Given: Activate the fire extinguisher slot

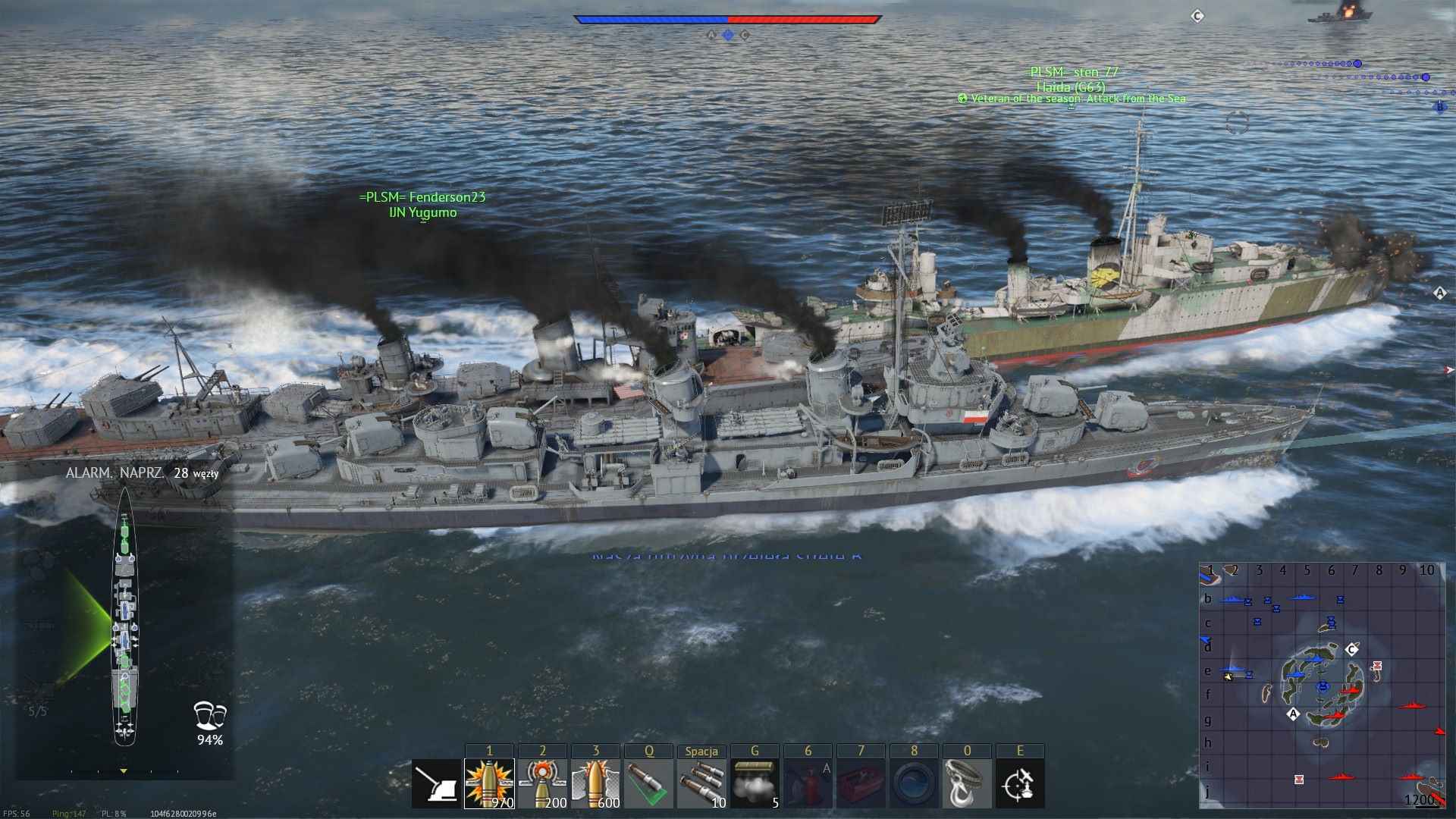Looking at the screenshot, I should tap(808, 784).
